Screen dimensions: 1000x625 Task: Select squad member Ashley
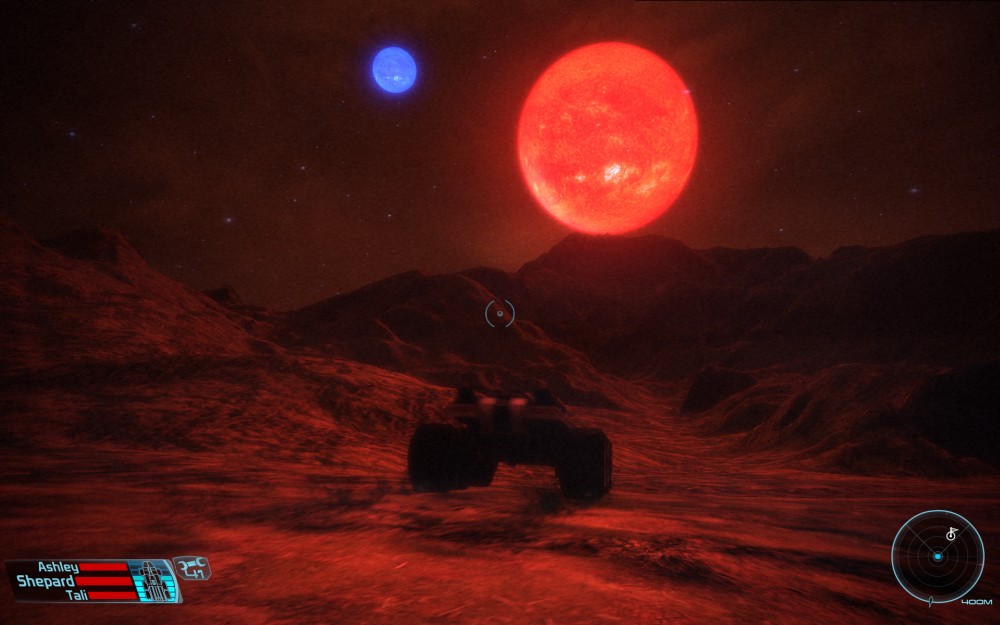coord(58,567)
